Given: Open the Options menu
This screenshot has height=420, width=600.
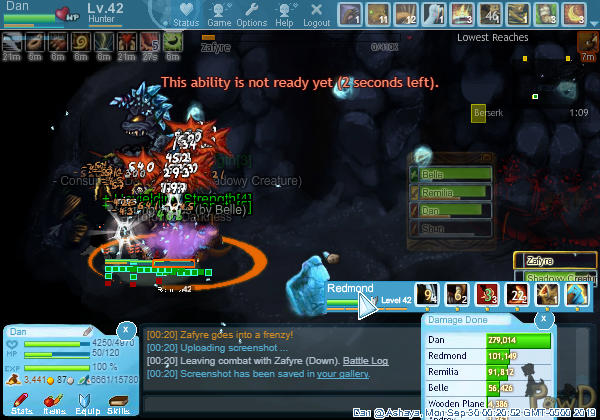Looking at the screenshot, I should tap(252, 15).
